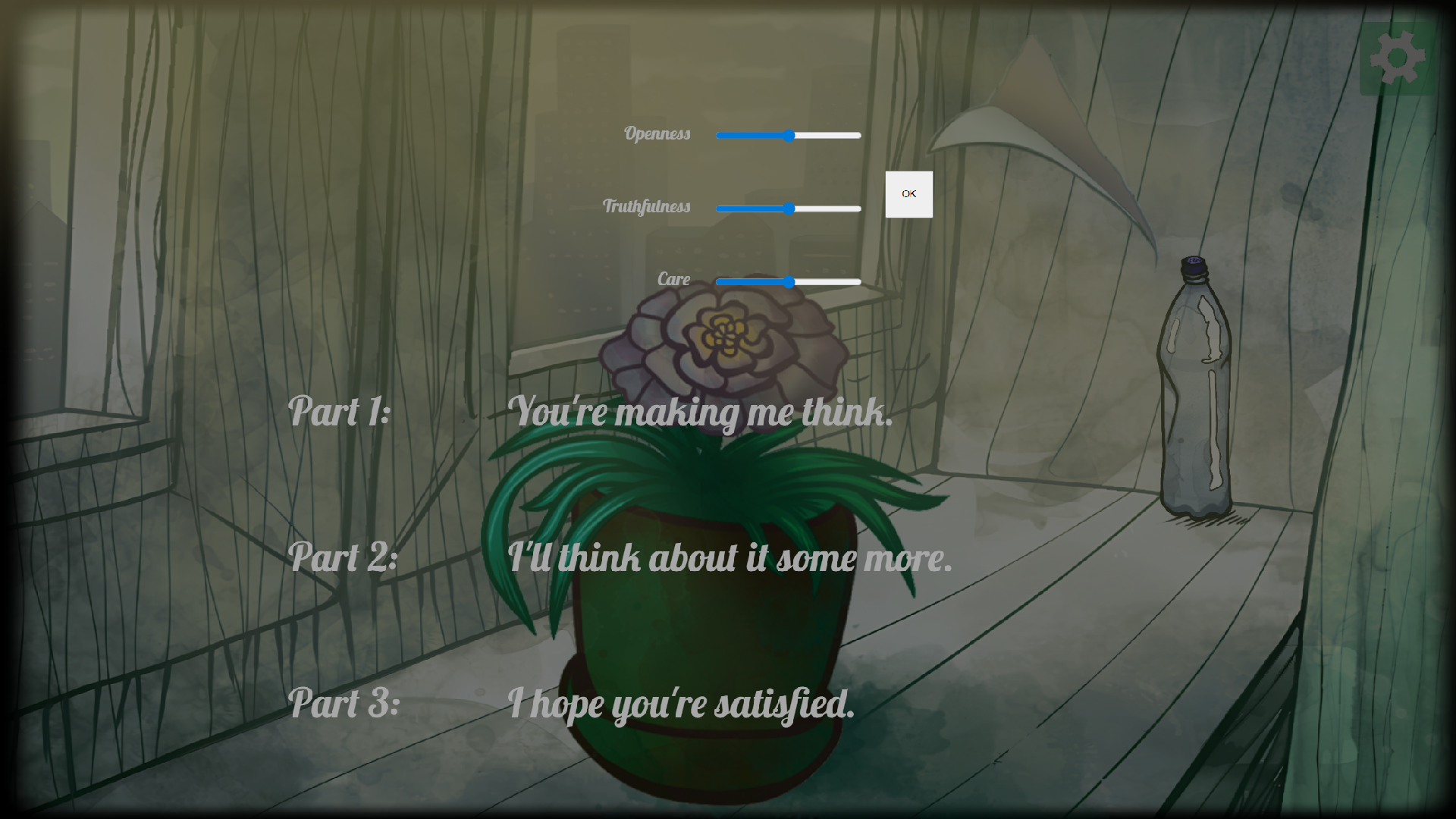Click the Care label
The height and width of the screenshot is (819, 1456).
(x=673, y=279)
